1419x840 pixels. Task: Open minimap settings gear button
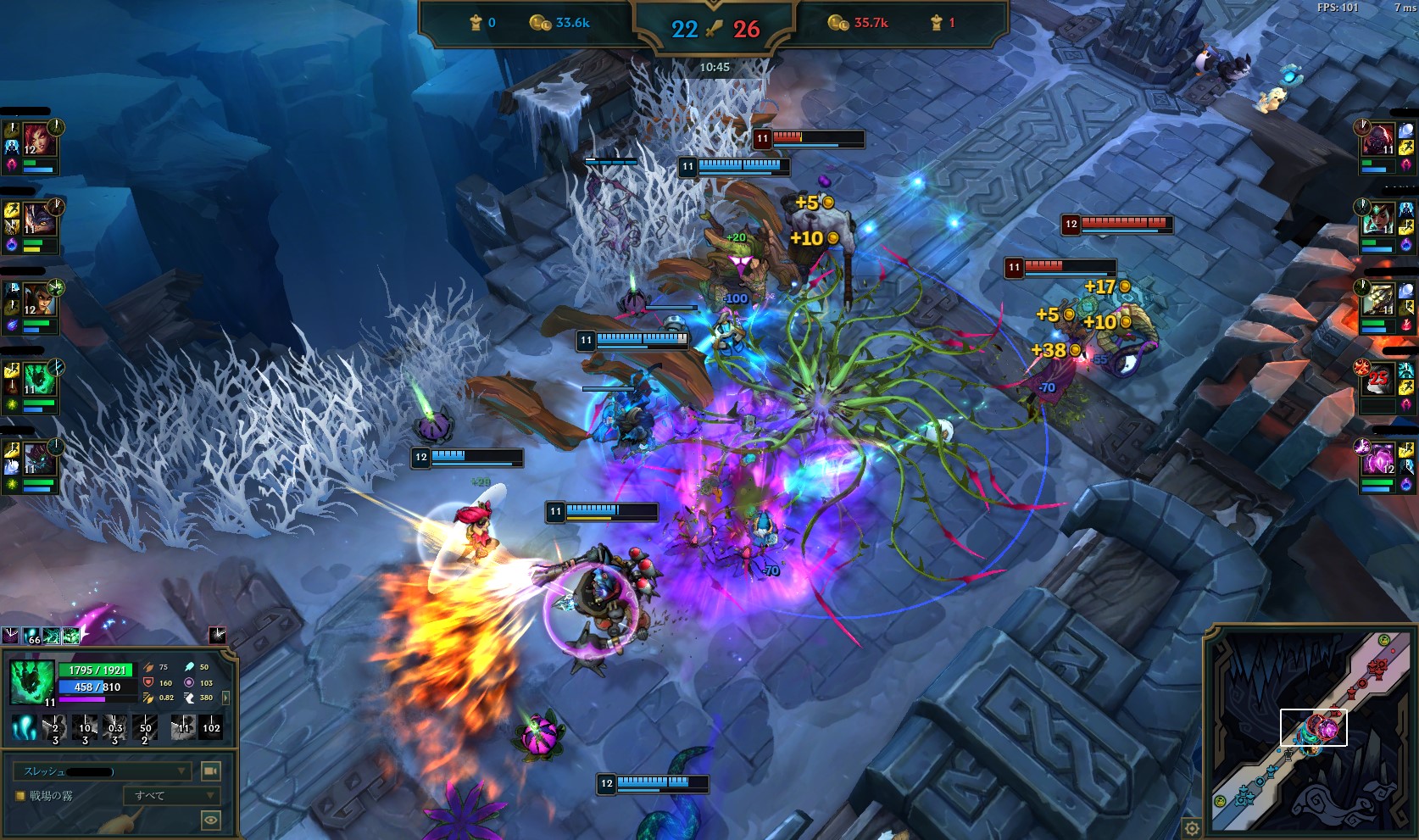[x=1192, y=828]
